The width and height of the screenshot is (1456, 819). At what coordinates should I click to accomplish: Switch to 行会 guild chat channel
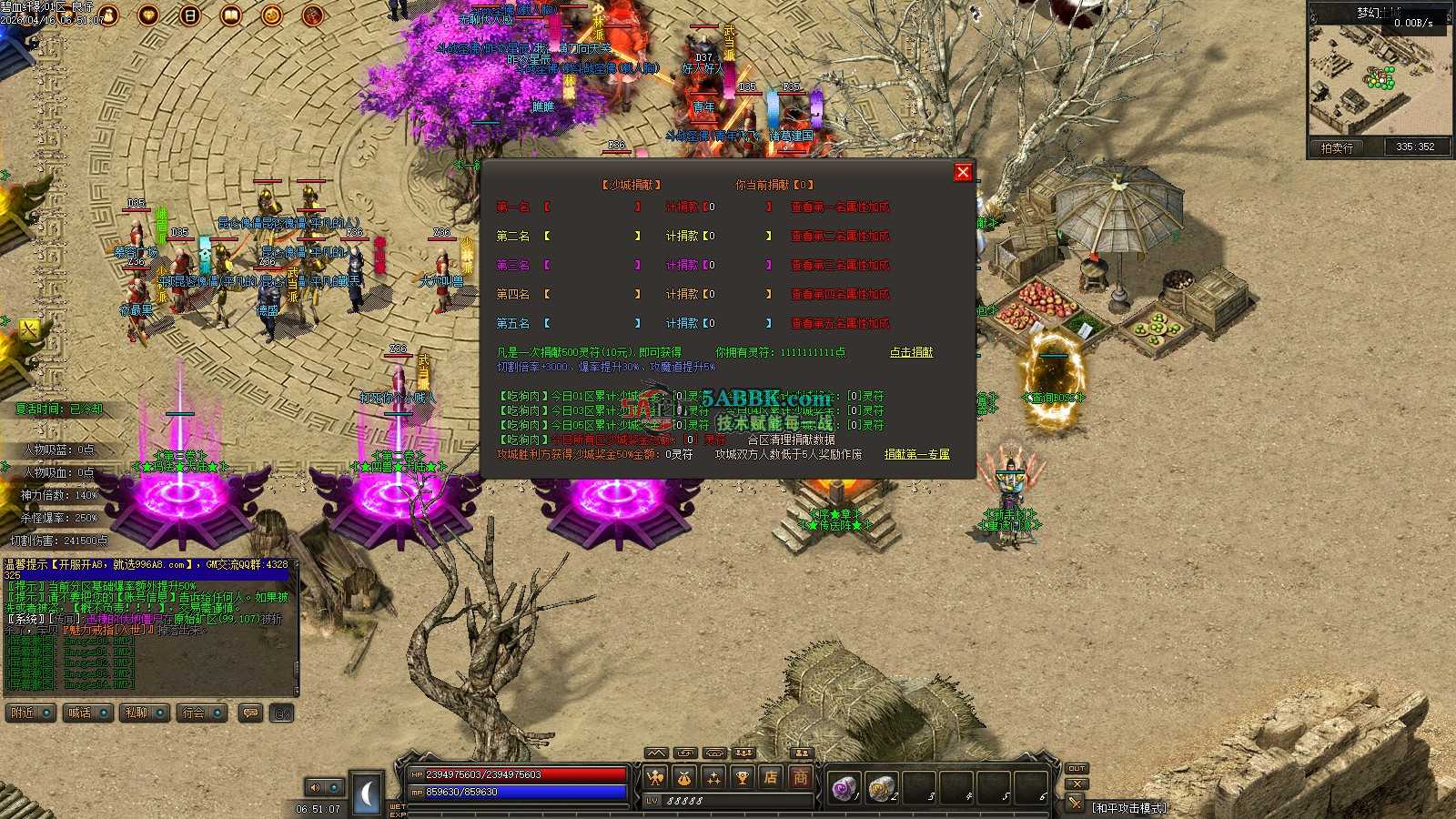coord(202,713)
